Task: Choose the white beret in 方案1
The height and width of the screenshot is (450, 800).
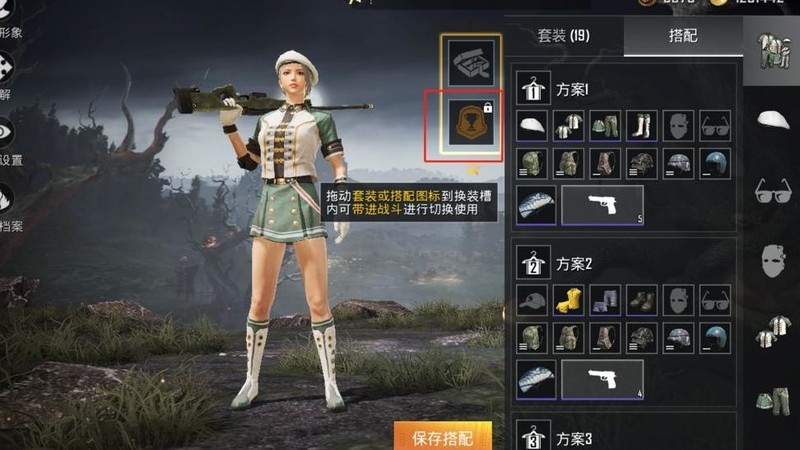Action: (533, 125)
